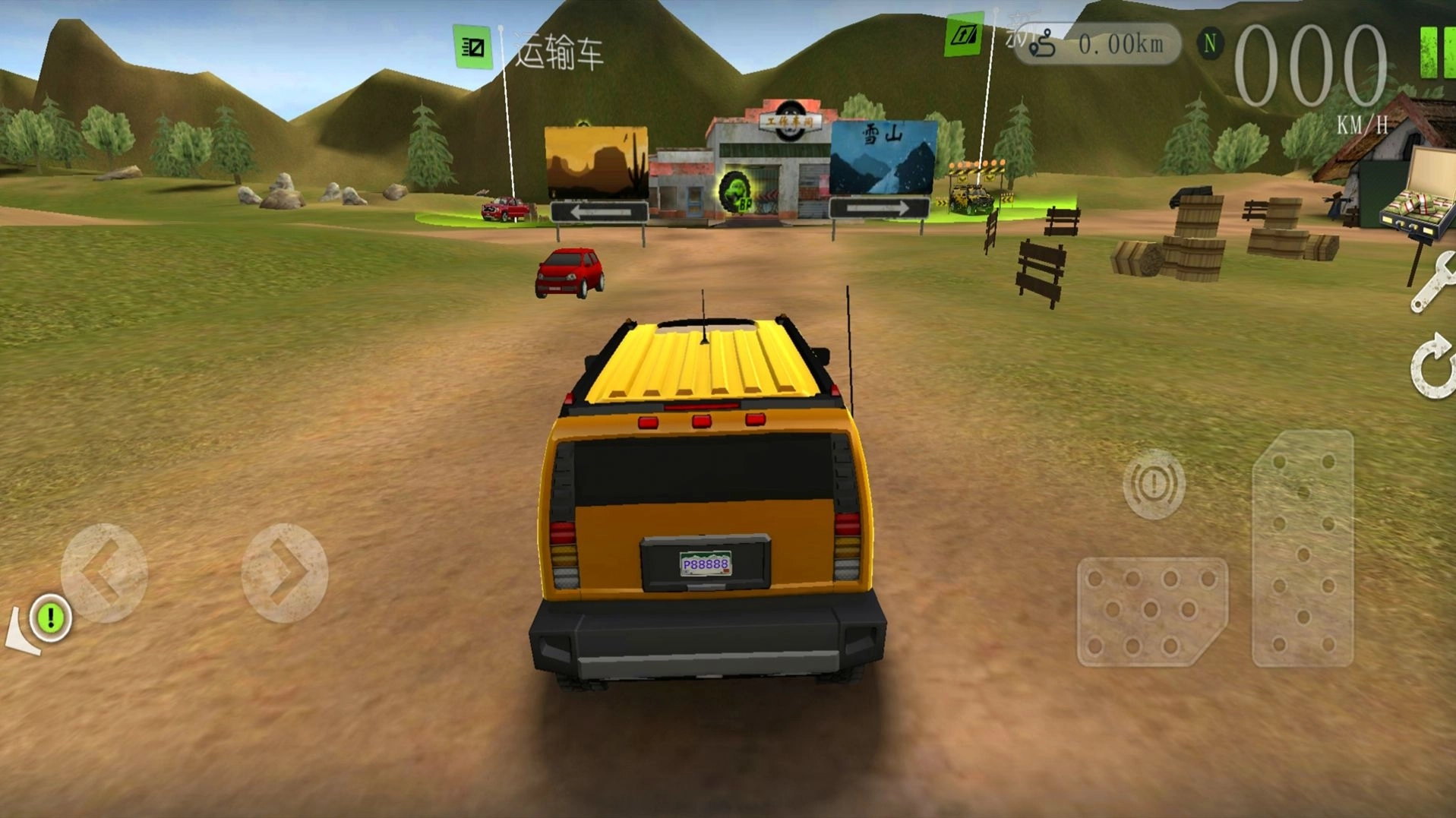Click the N gear indicator
1456x818 pixels.
[x=1211, y=44]
